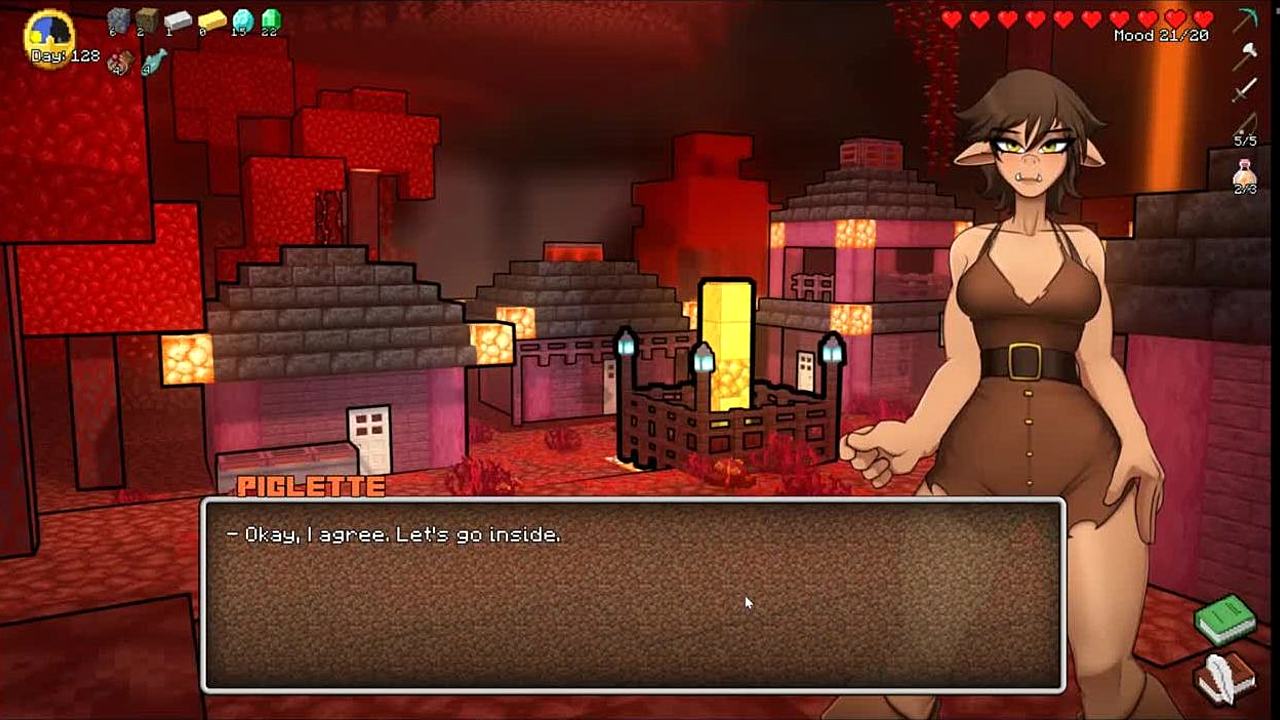
Task: Click the cobblestone resource icon
Action: 119,19
